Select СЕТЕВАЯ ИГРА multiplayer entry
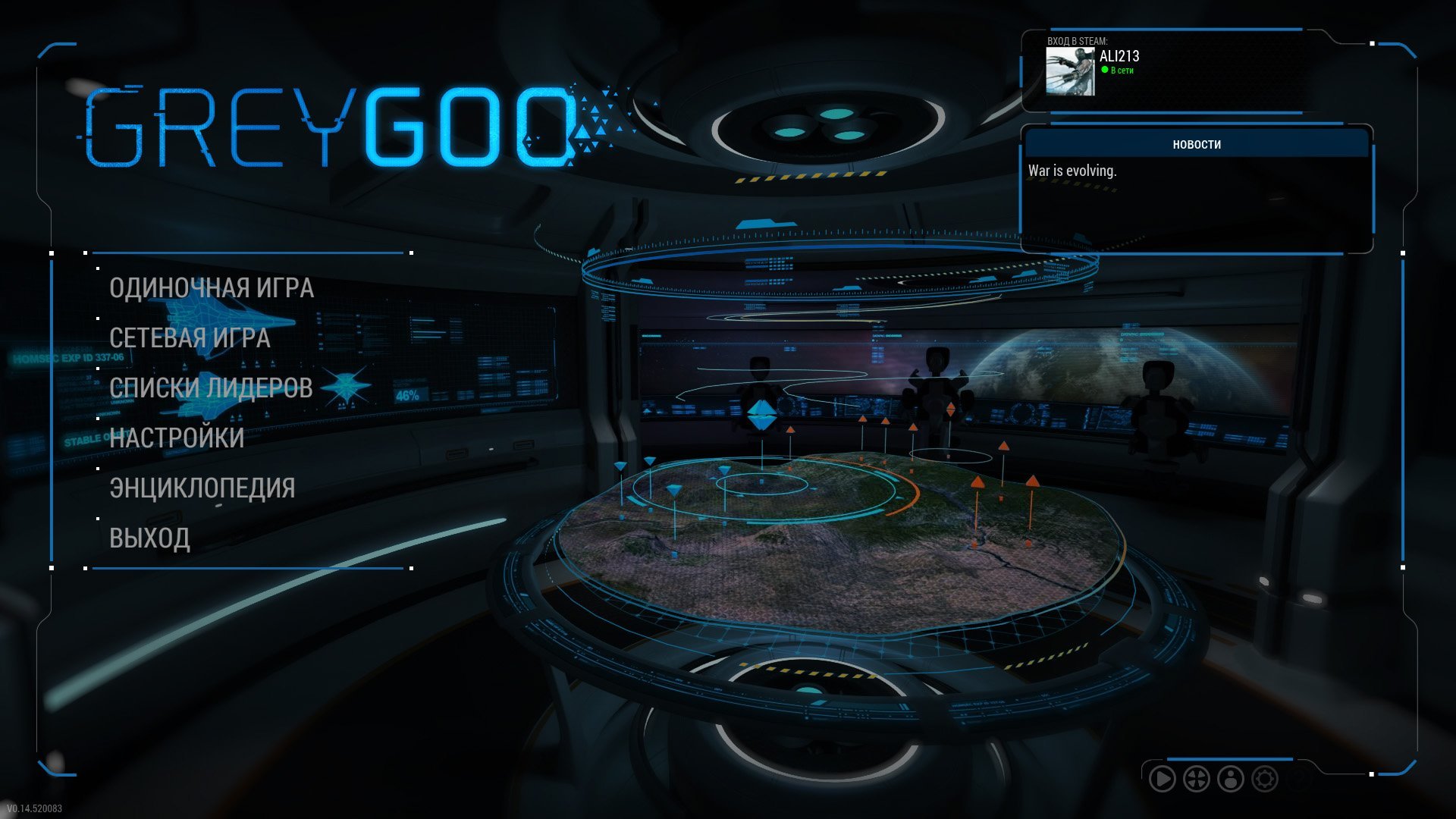Image resolution: width=1456 pixels, height=819 pixels. click(x=190, y=338)
